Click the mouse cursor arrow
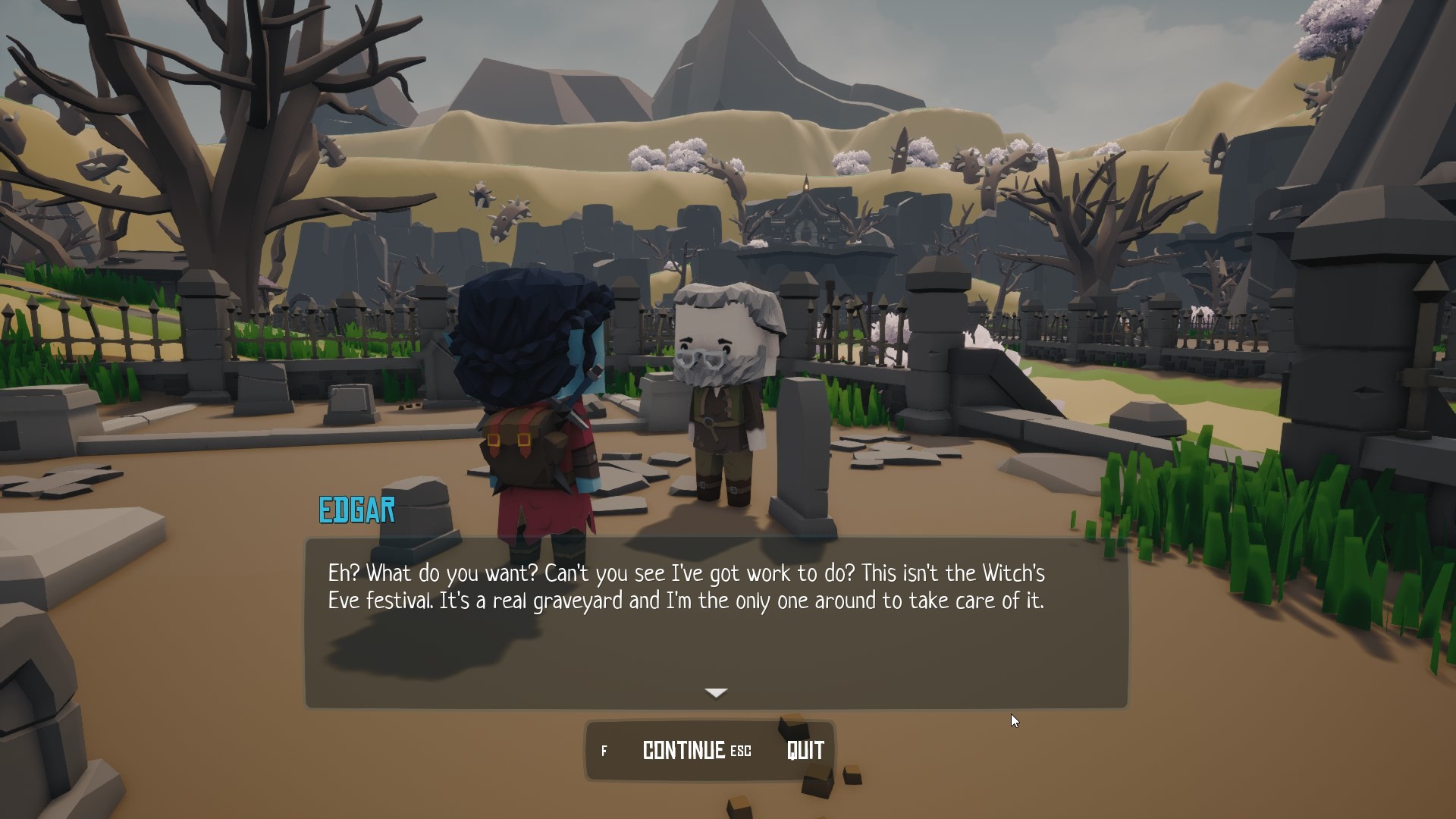 [1015, 720]
